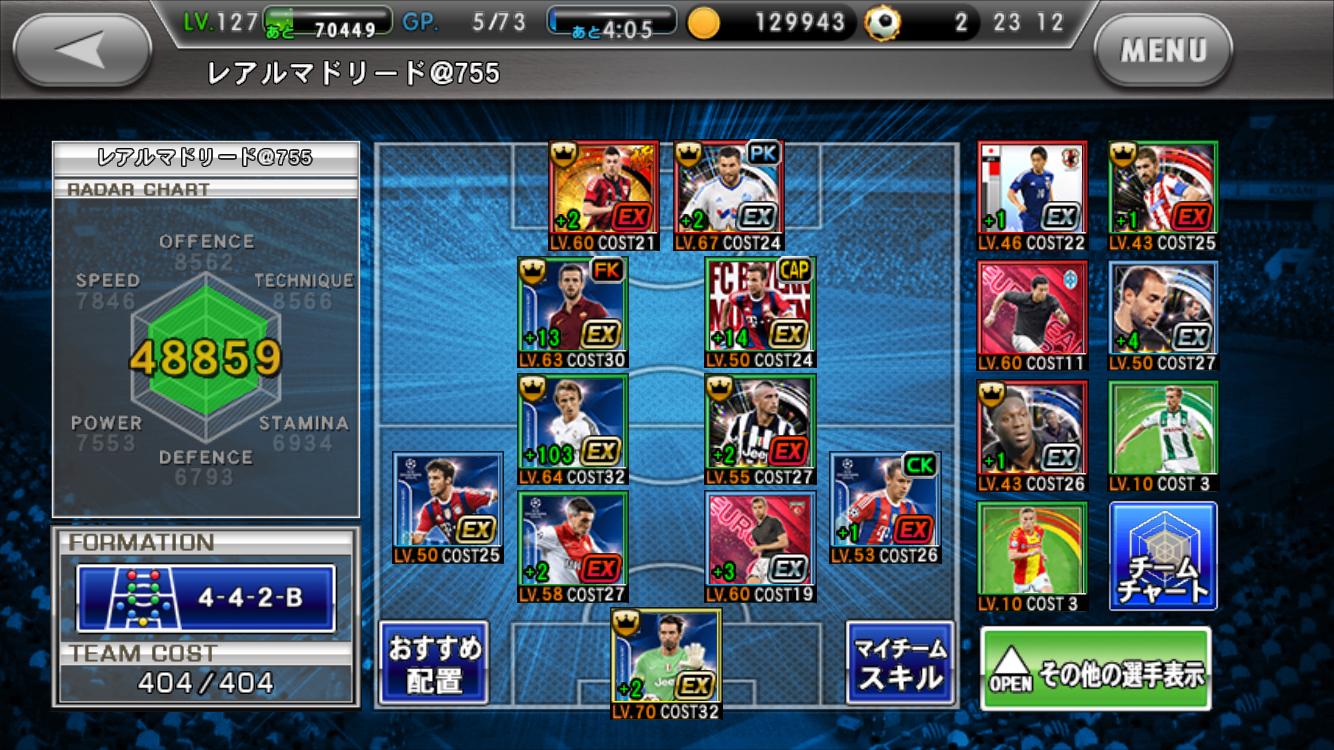Expand その他の選手表示 other players list
This screenshot has width=1334, height=750.
(x=1095, y=668)
